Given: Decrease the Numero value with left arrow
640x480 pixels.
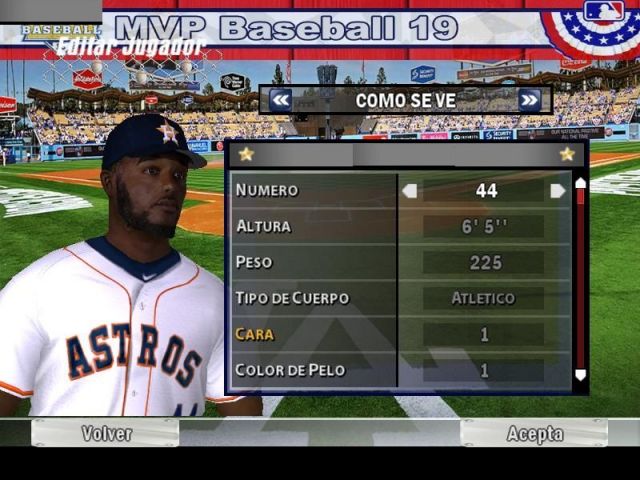Looking at the screenshot, I should pos(409,190).
